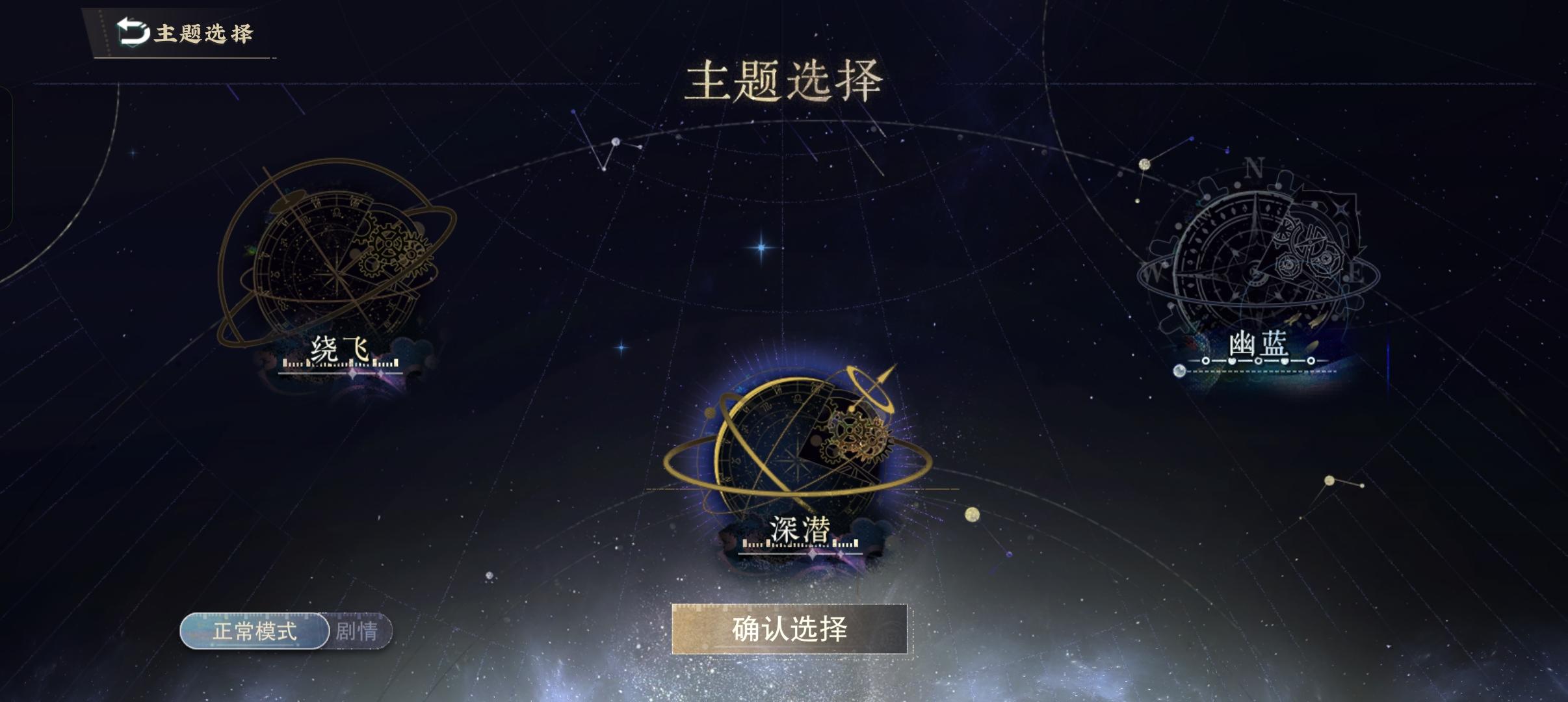The width and height of the screenshot is (1568, 702).
Task: Click the 幽蓝 theme name text
Action: (1257, 345)
